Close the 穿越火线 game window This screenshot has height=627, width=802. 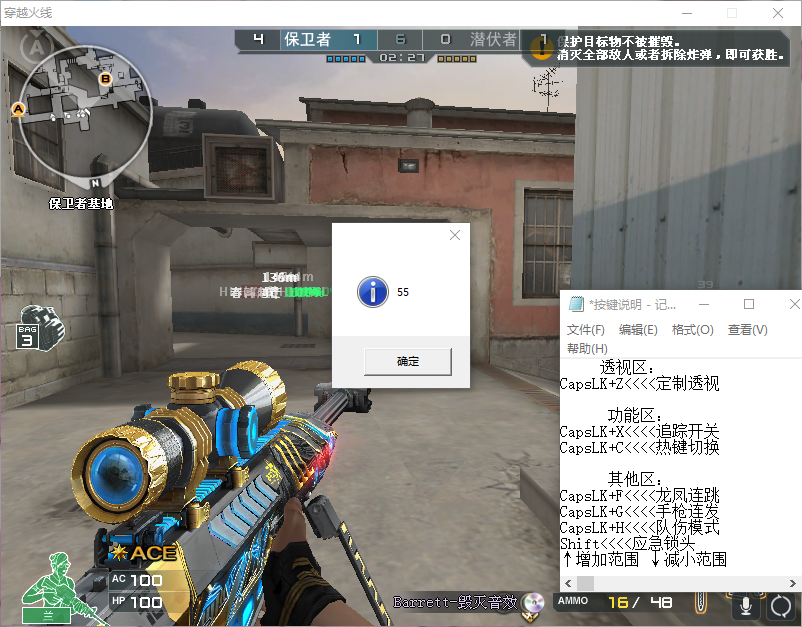click(x=777, y=12)
